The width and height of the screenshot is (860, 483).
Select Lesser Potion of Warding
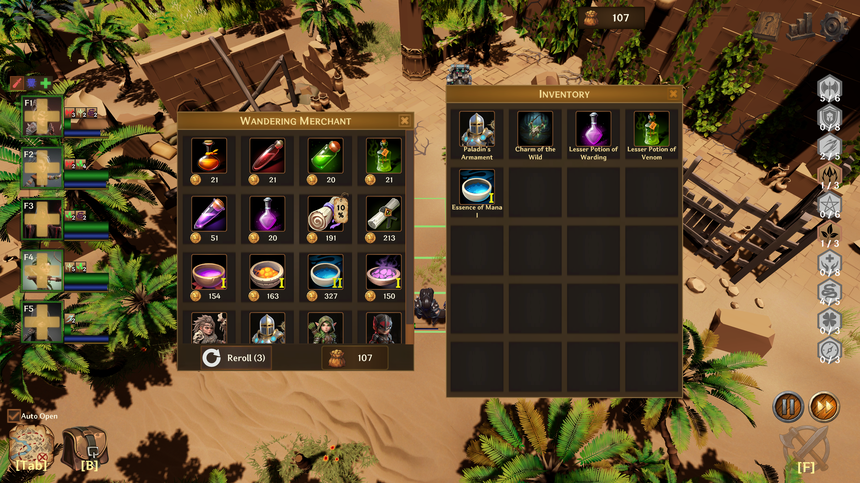(594, 129)
